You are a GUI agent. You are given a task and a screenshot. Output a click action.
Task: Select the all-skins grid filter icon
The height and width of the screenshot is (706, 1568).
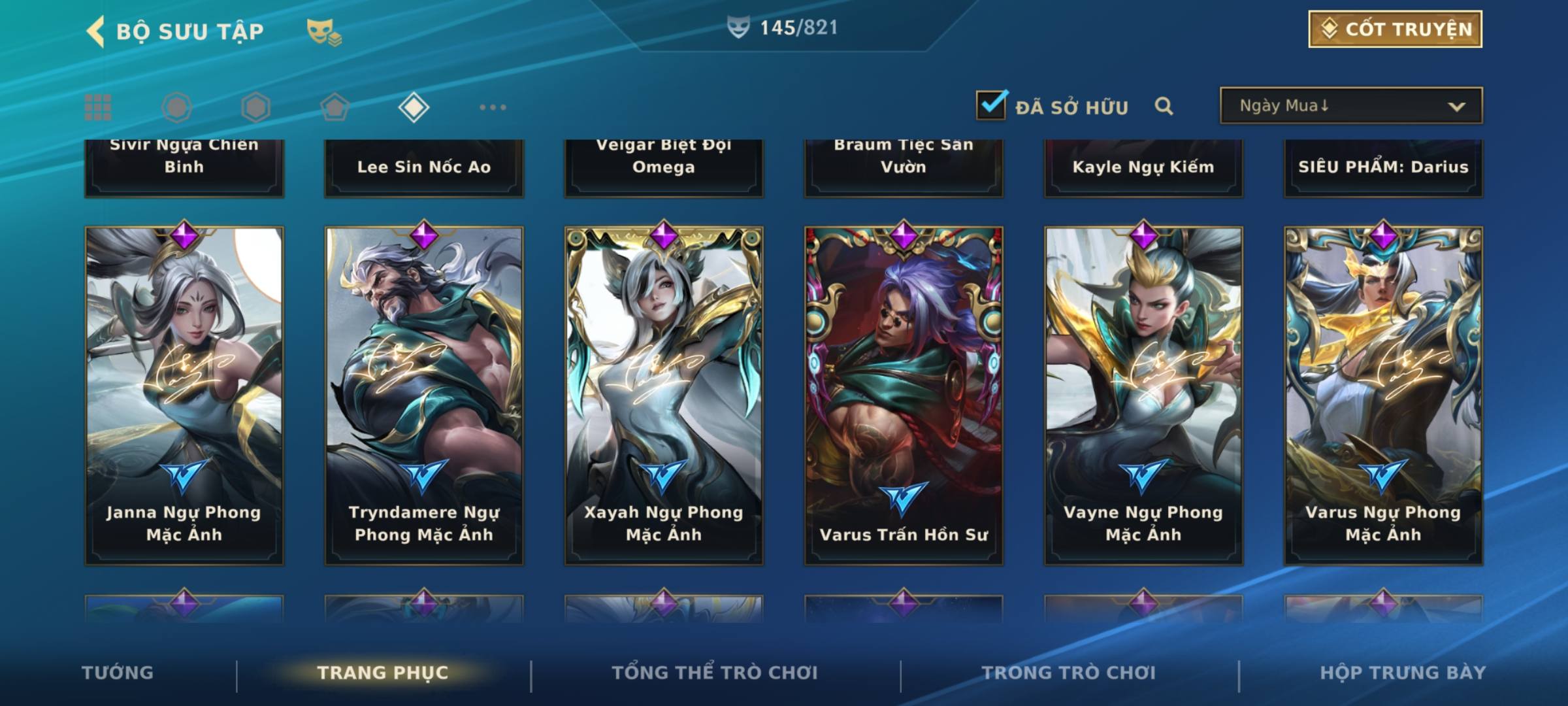(98, 107)
